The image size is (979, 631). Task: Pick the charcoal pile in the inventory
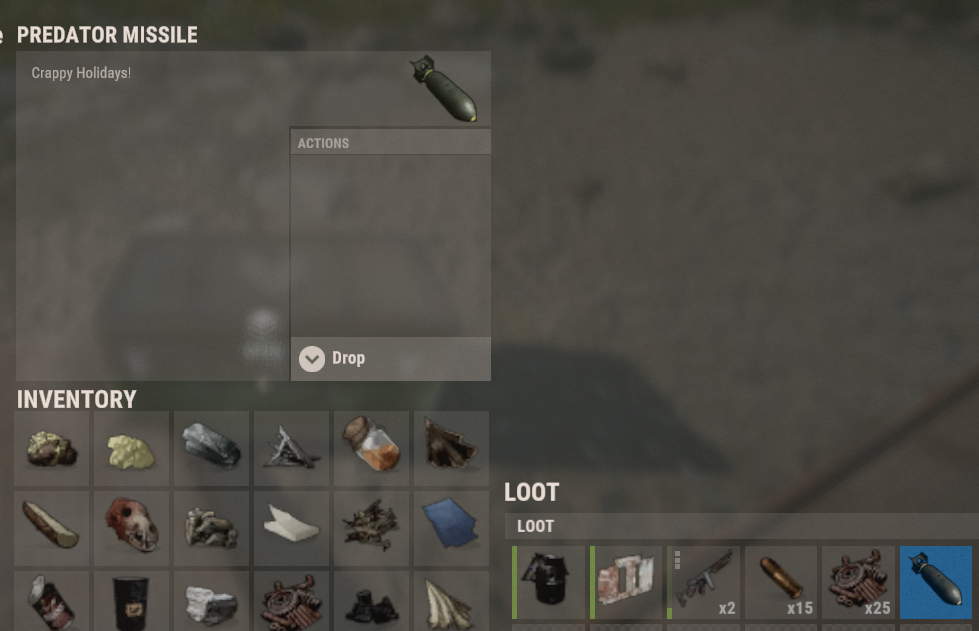click(372, 602)
